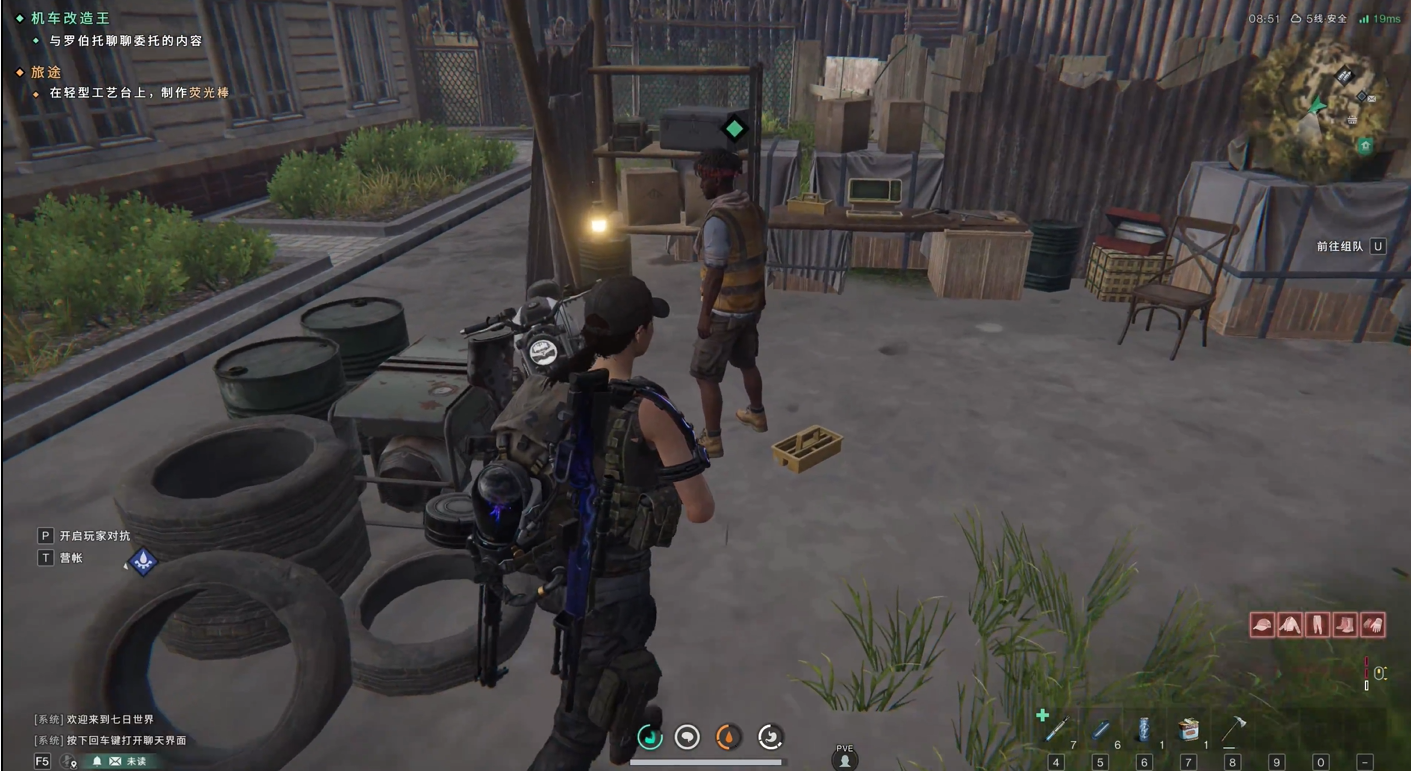Select the blue drink can in the hotbar
This screenshot has width=1411, height=771.
(x=1144, y=729)
